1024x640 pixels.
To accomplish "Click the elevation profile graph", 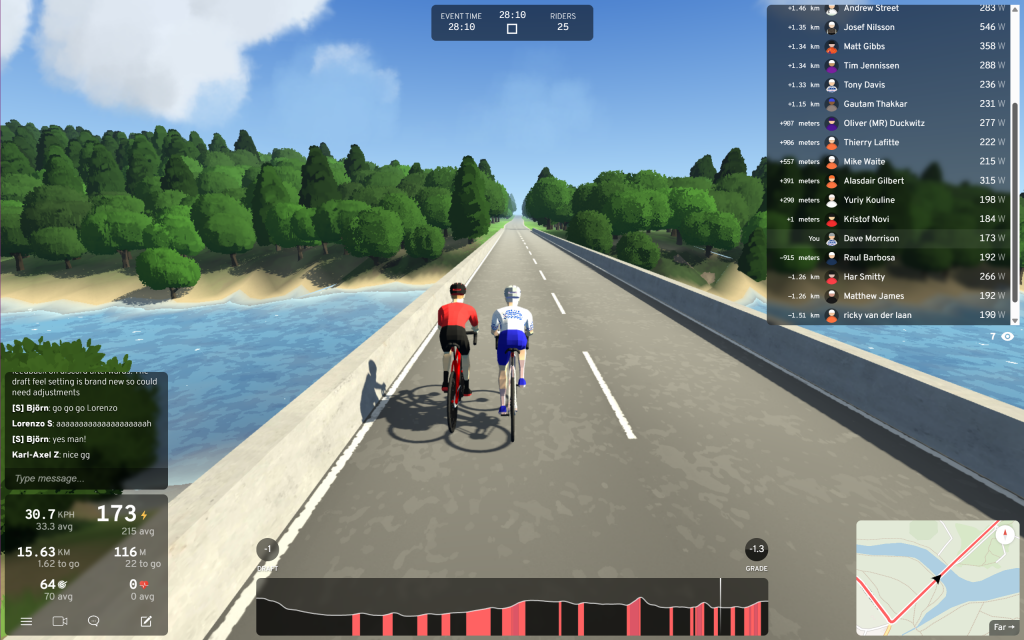I will 512,606.
